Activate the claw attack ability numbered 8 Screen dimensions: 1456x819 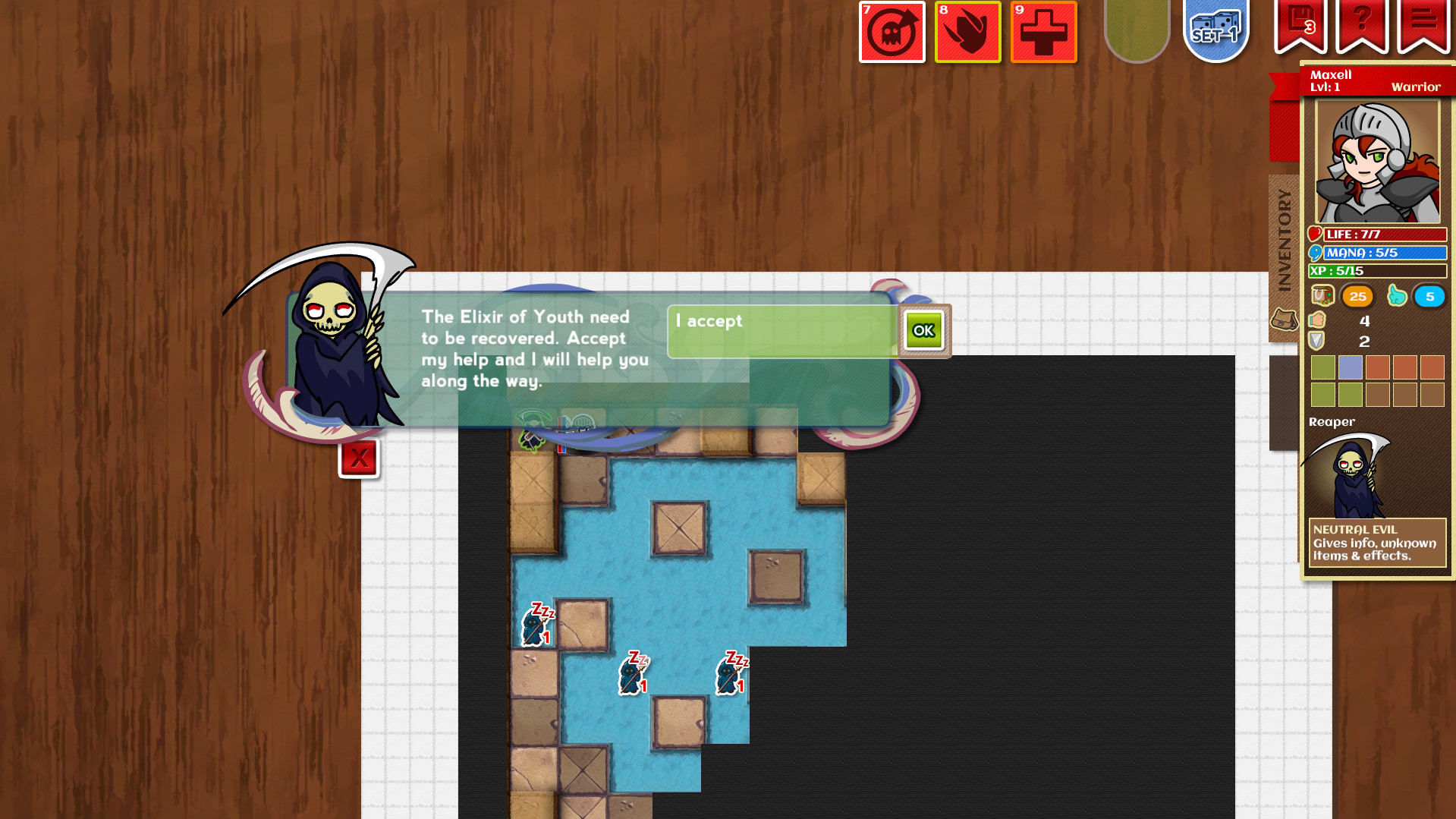[x=968, y=32]
